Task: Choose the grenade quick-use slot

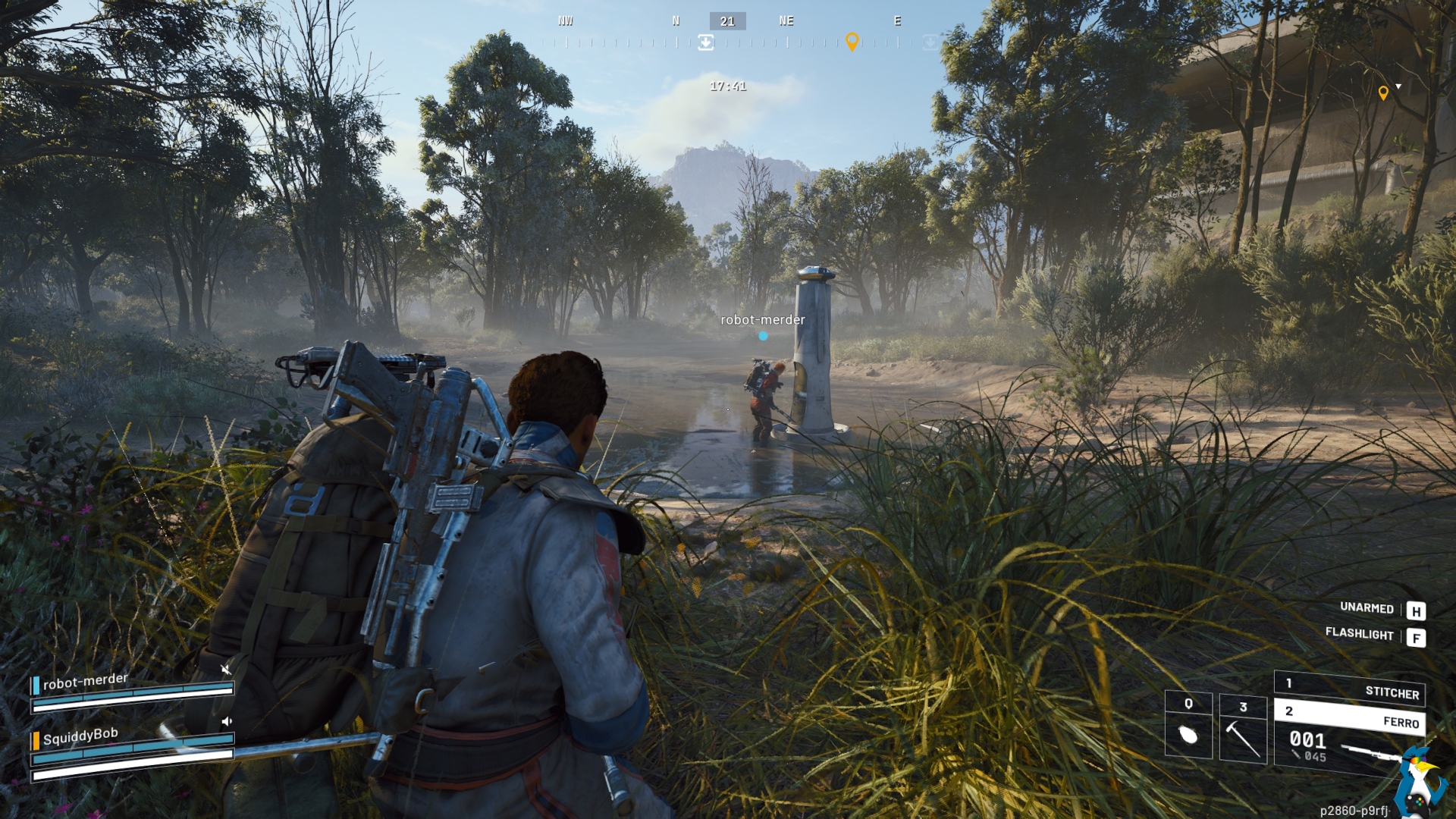Action: 1188,726
